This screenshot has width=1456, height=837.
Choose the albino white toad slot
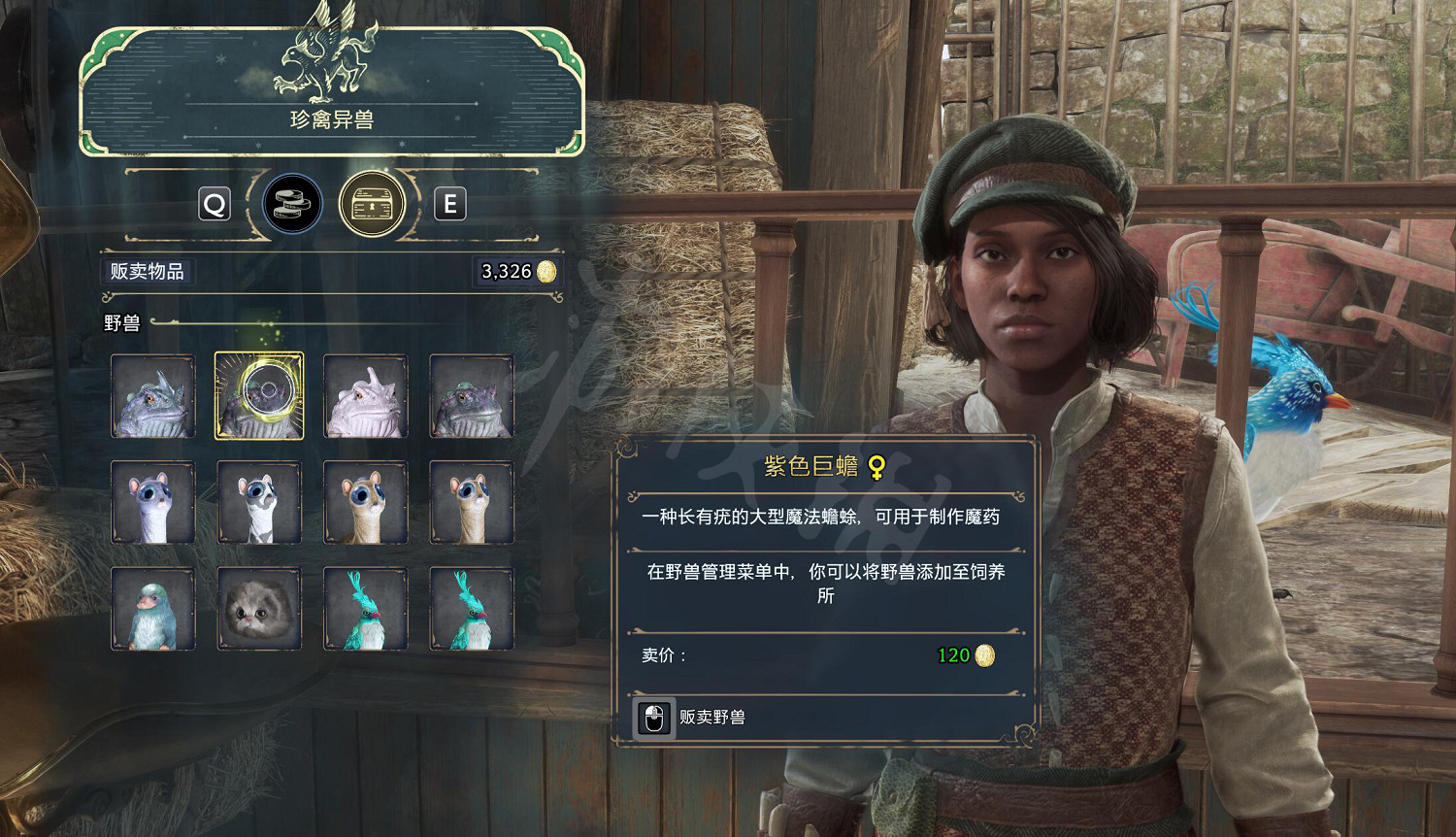coord(365,396)
